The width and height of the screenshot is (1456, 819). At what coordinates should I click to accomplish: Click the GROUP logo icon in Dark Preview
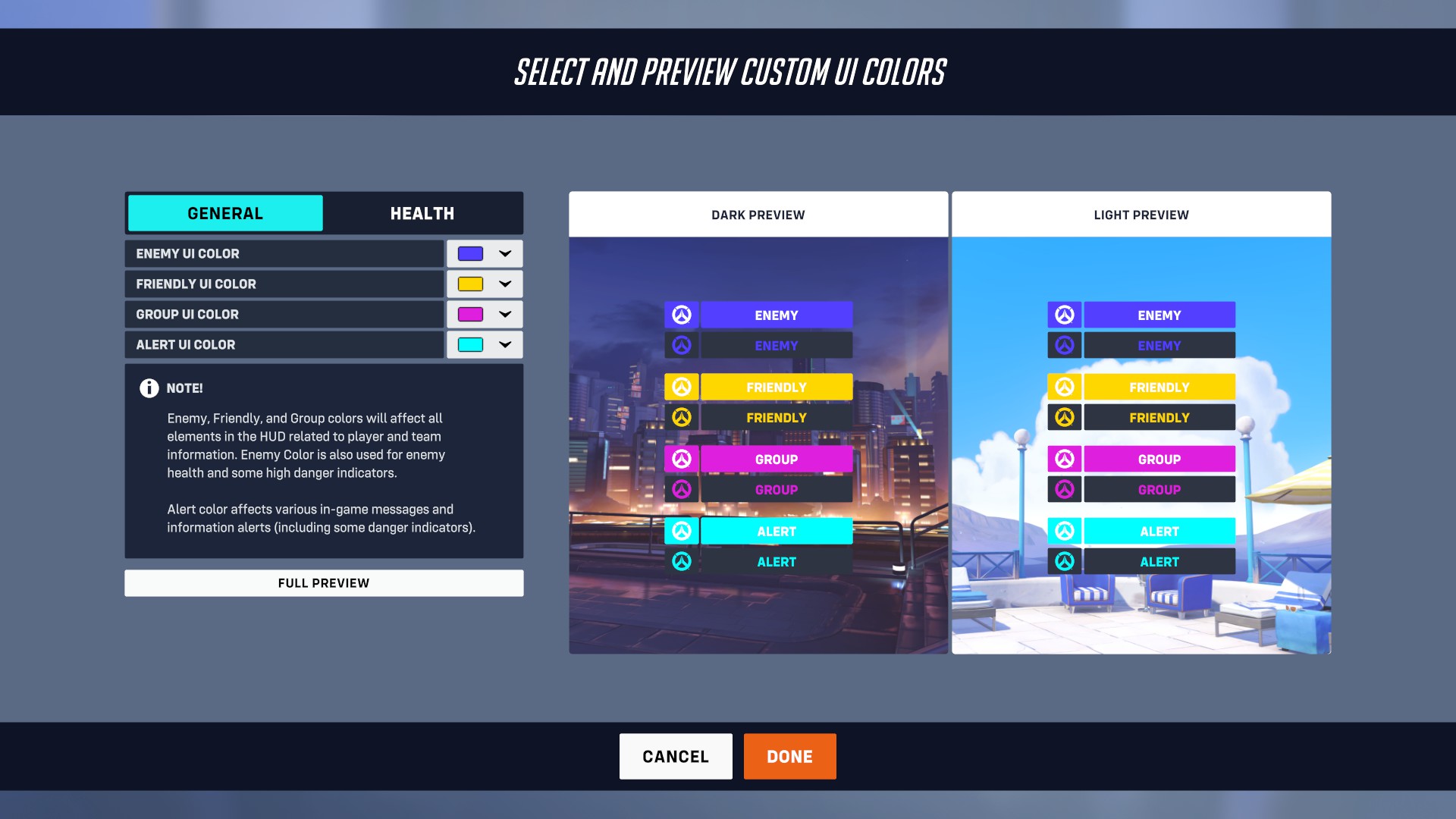point(682,459)
